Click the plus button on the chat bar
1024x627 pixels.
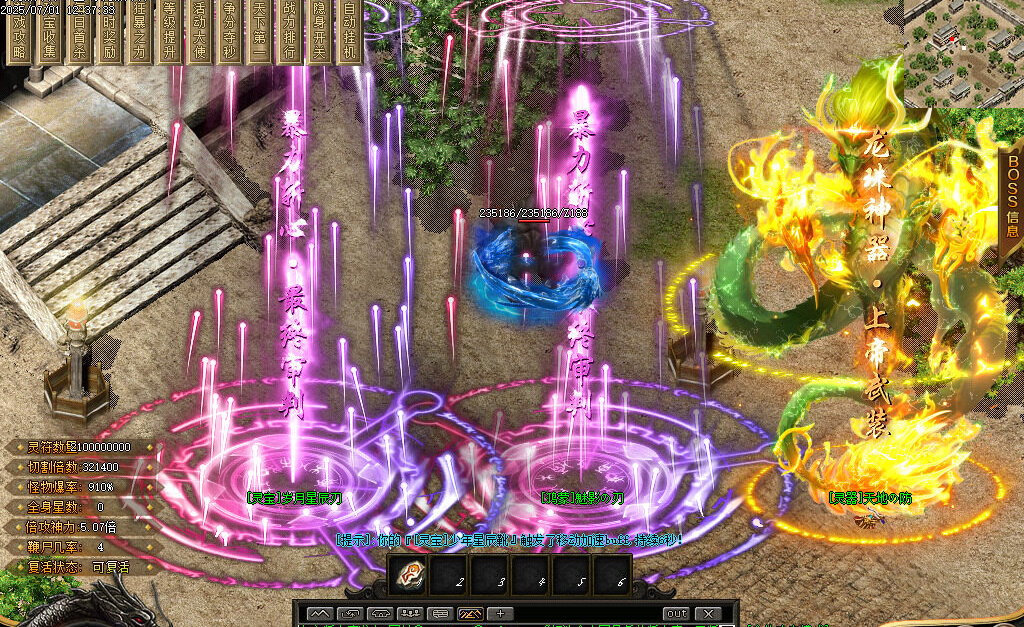[x=500, y=613]
